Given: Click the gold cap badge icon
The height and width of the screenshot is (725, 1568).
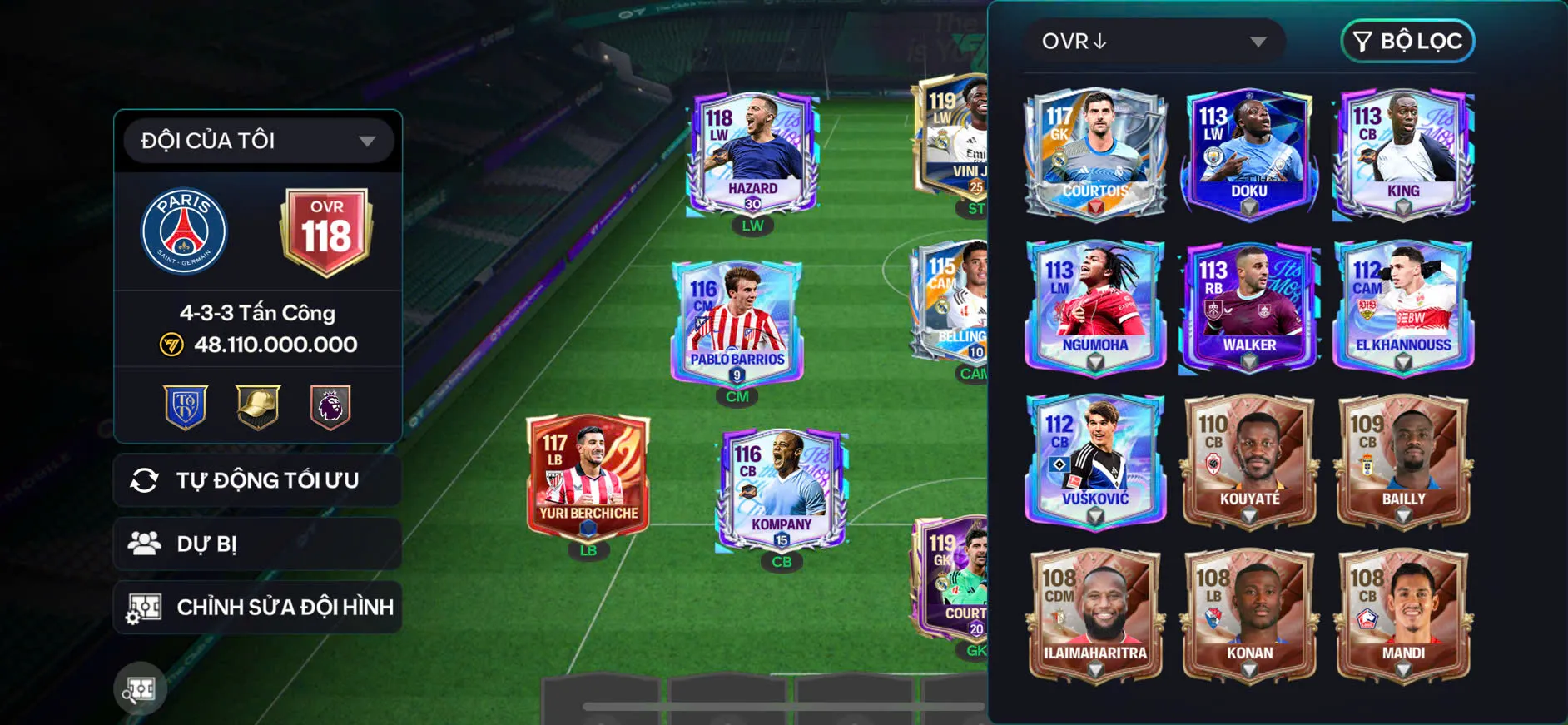Looking at the screenshot, I should (258, 406).
